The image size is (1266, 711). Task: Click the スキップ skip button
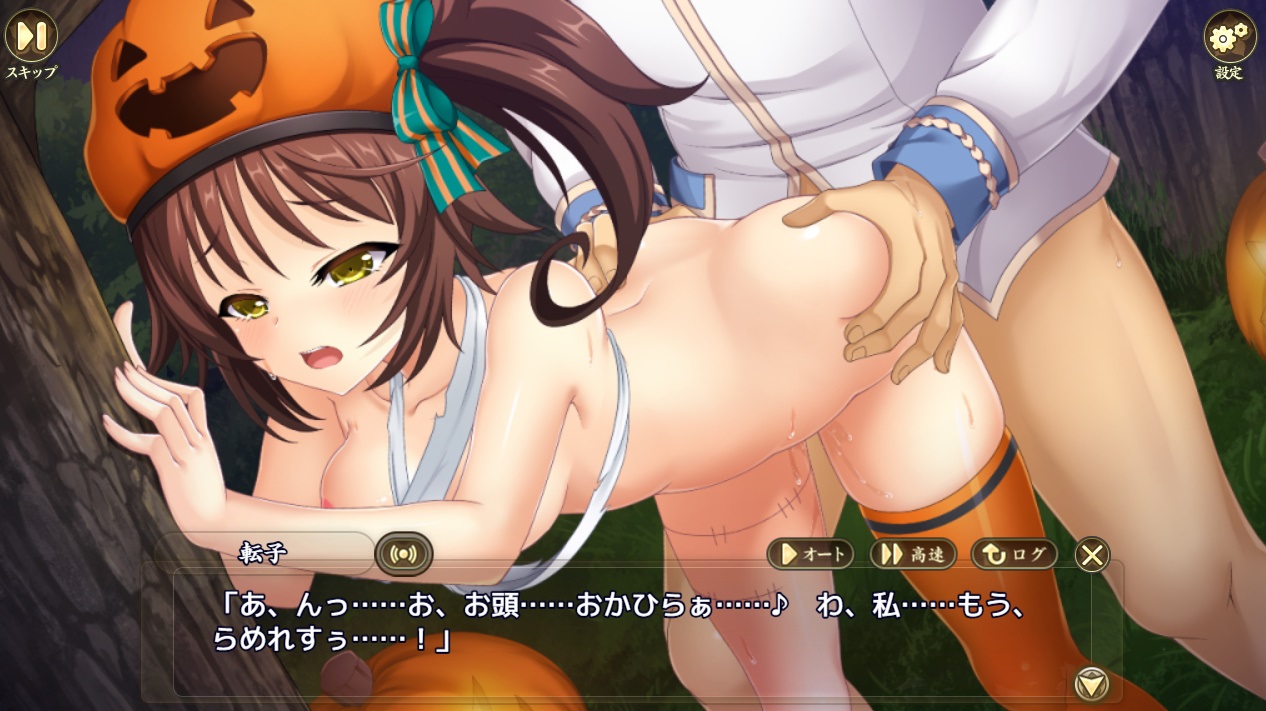click(x=31, y=37)
